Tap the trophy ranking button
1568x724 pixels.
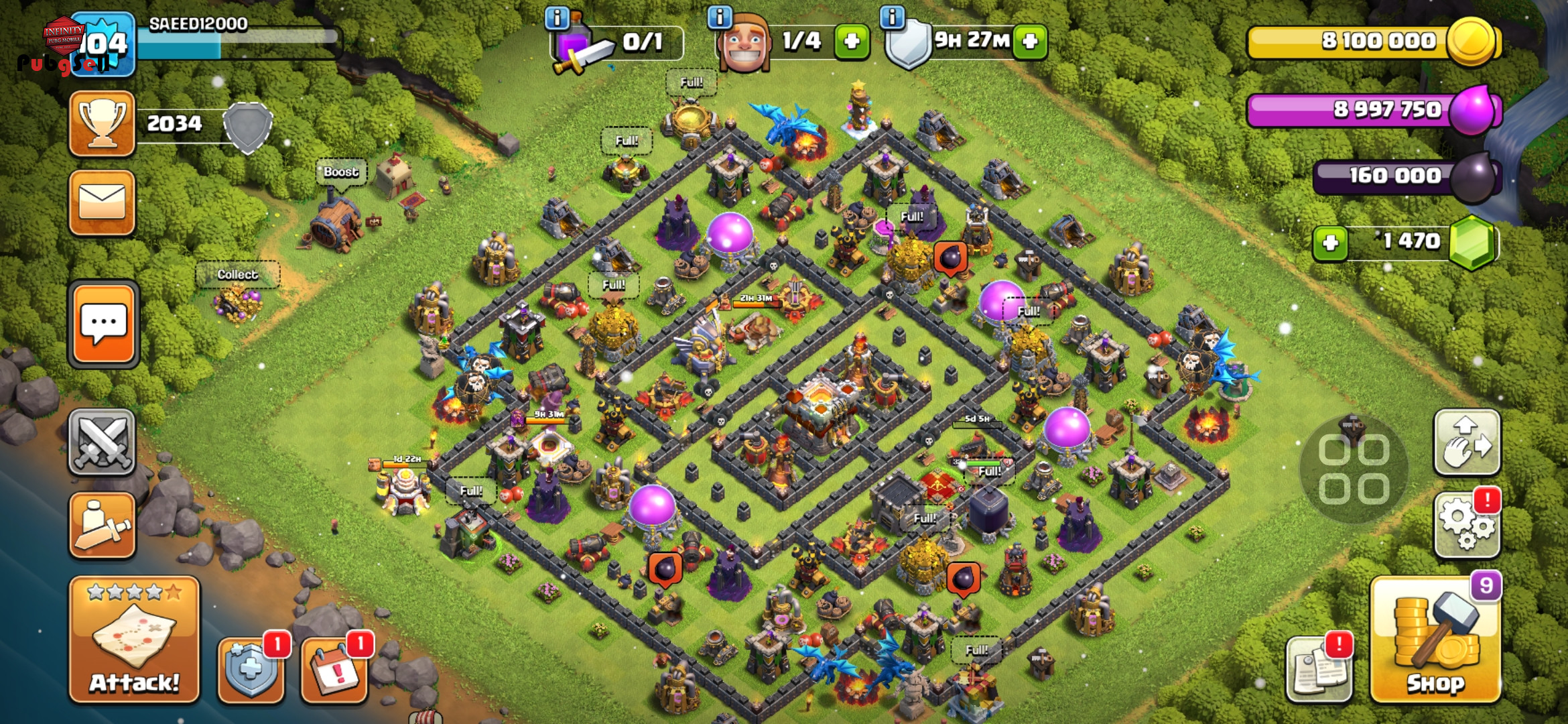tap(102, 124)
